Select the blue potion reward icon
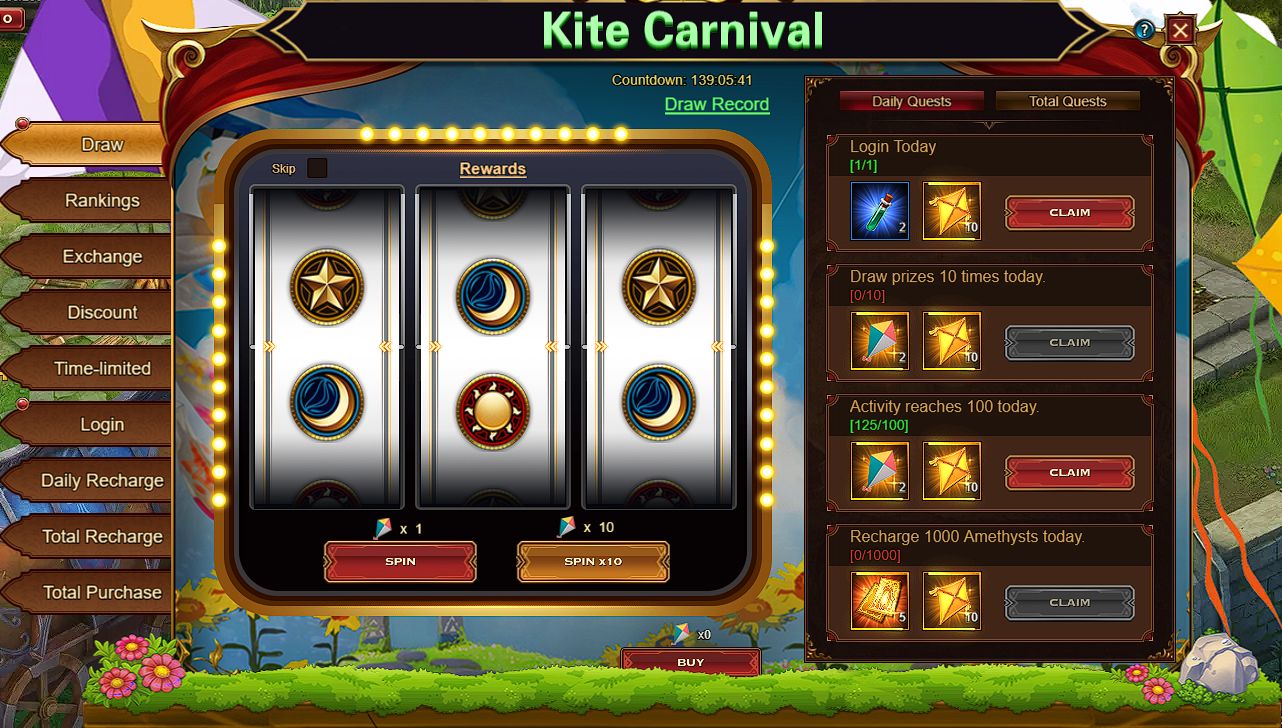The width and height of the screenshot is (1282, 728). tap(880, 211)
